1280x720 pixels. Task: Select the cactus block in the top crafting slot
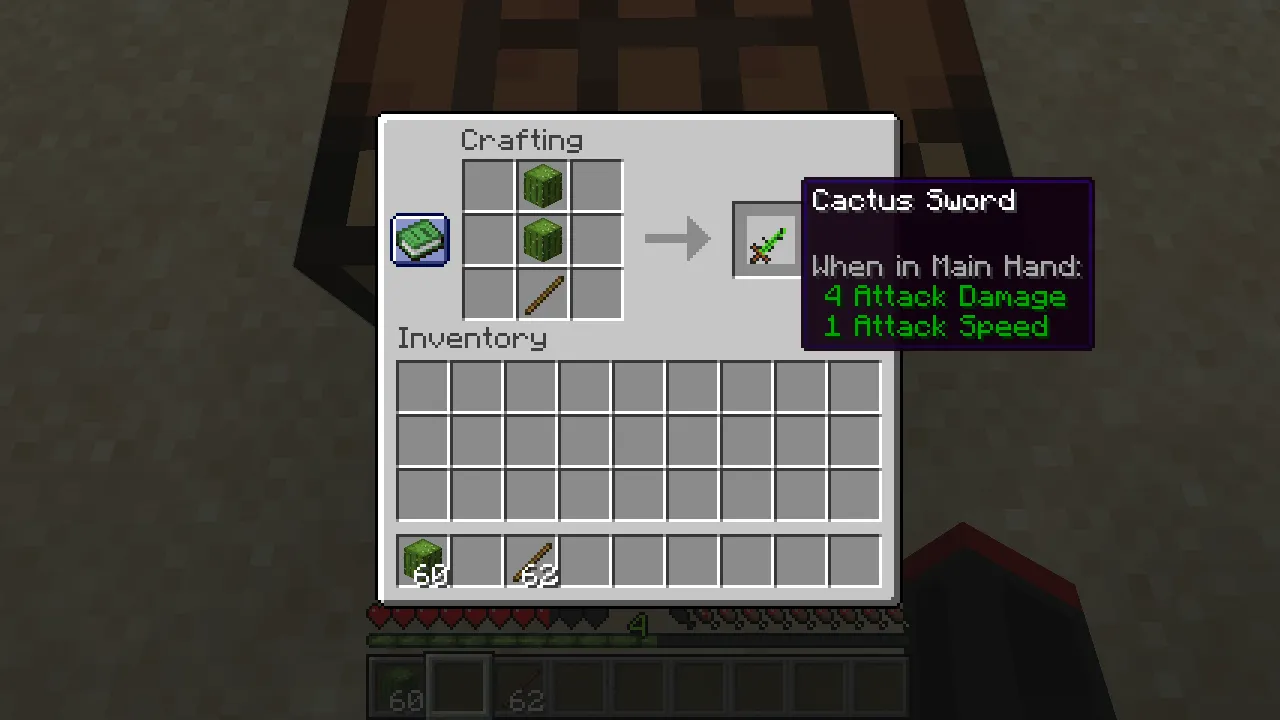click(x=542, y=185)
